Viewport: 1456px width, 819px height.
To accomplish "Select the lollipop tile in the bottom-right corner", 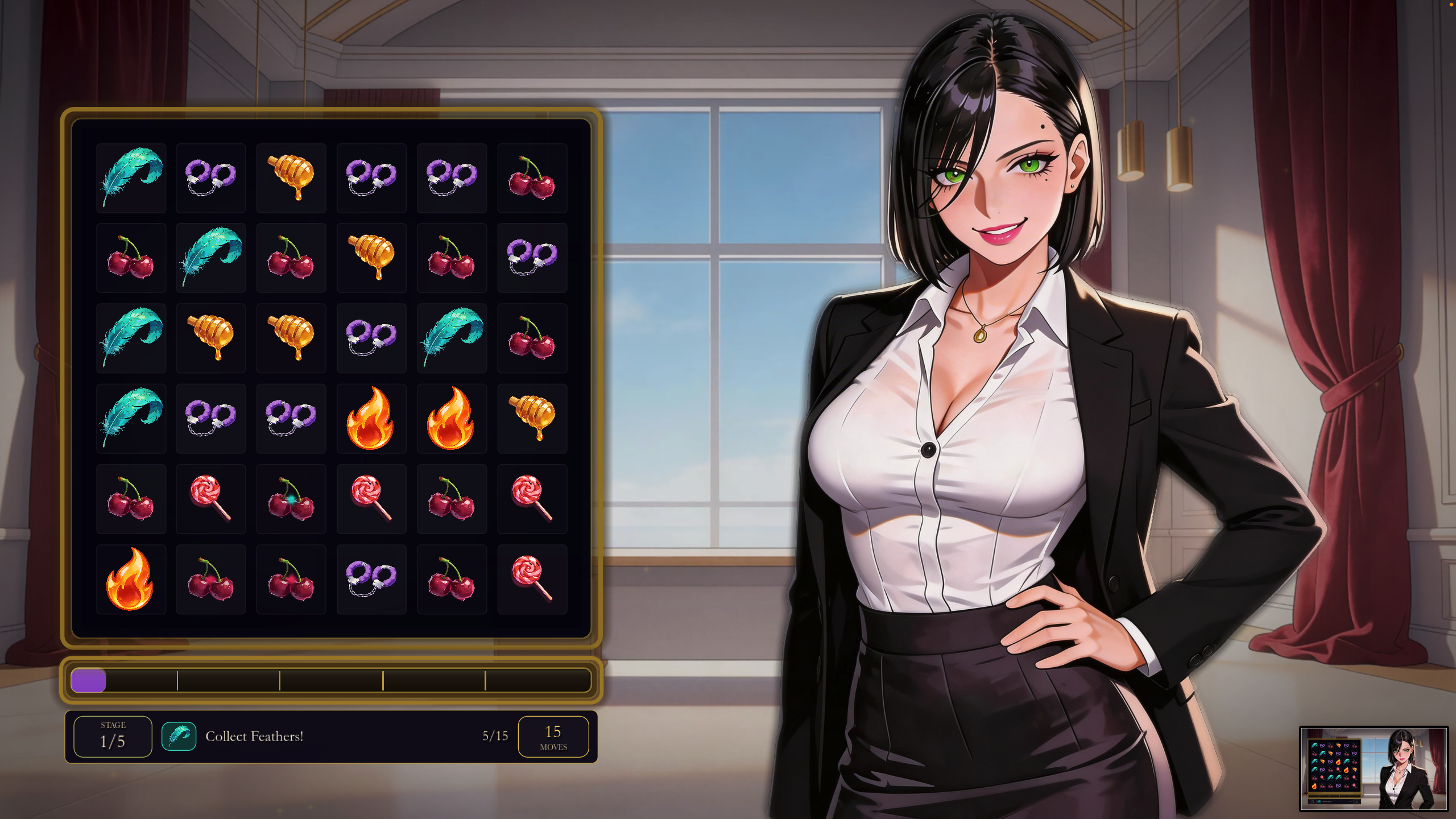I will pyautogui.click(x=532, y=578).
